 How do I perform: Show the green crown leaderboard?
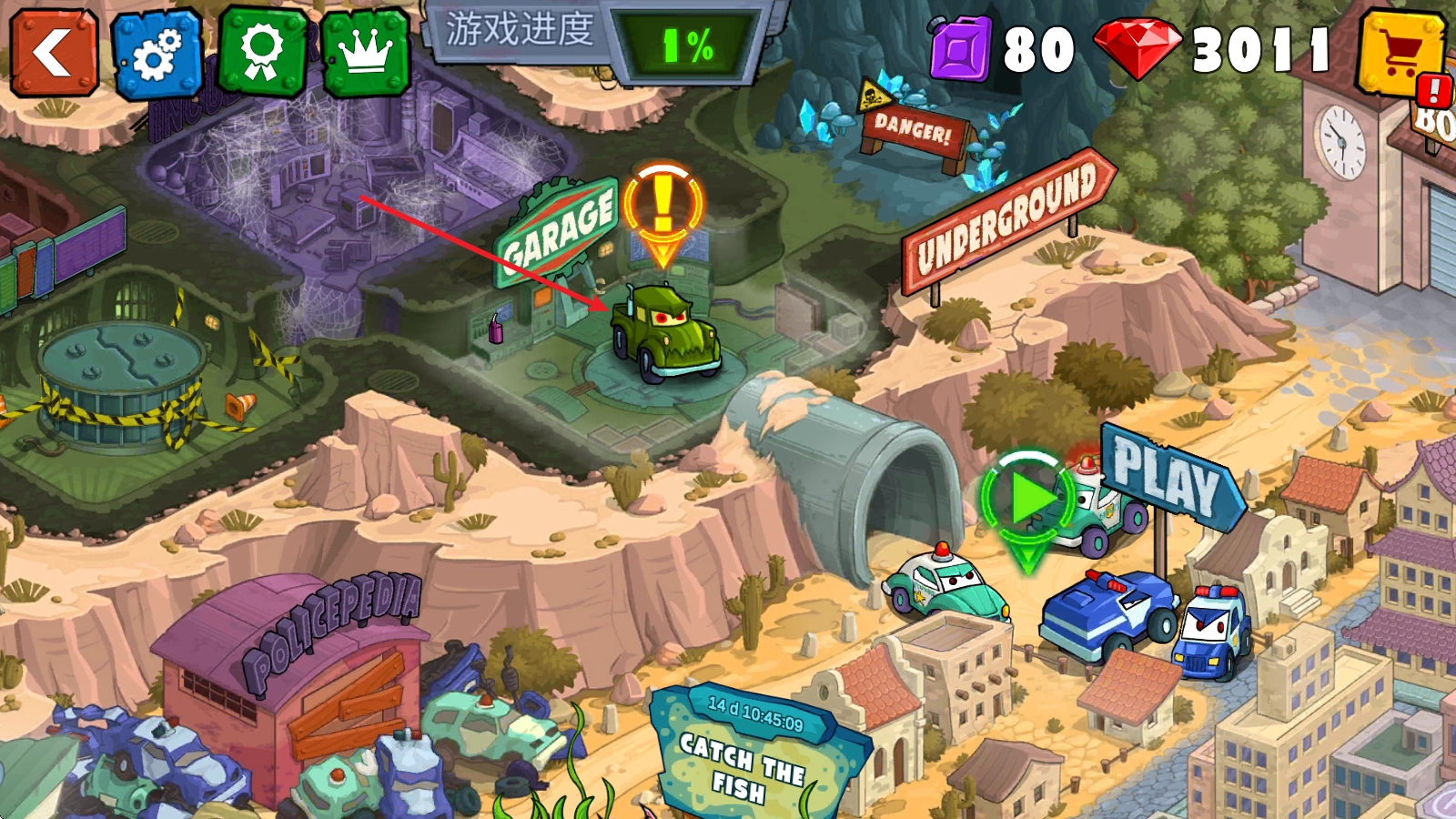point(366,55)
